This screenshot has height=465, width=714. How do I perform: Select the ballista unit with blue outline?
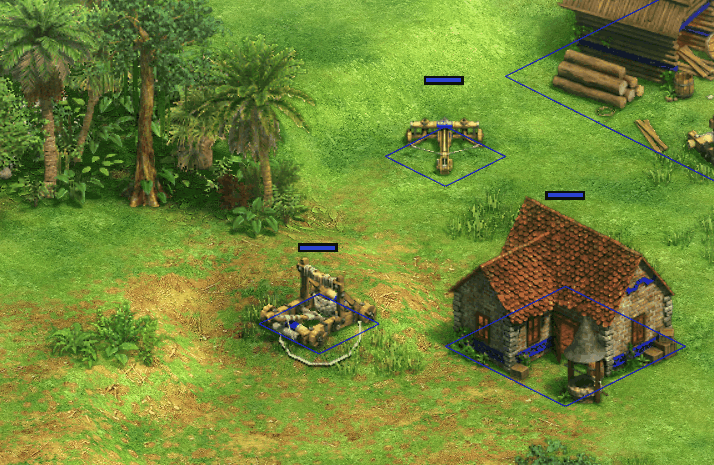pyautogui.click(x=444, y=139)
